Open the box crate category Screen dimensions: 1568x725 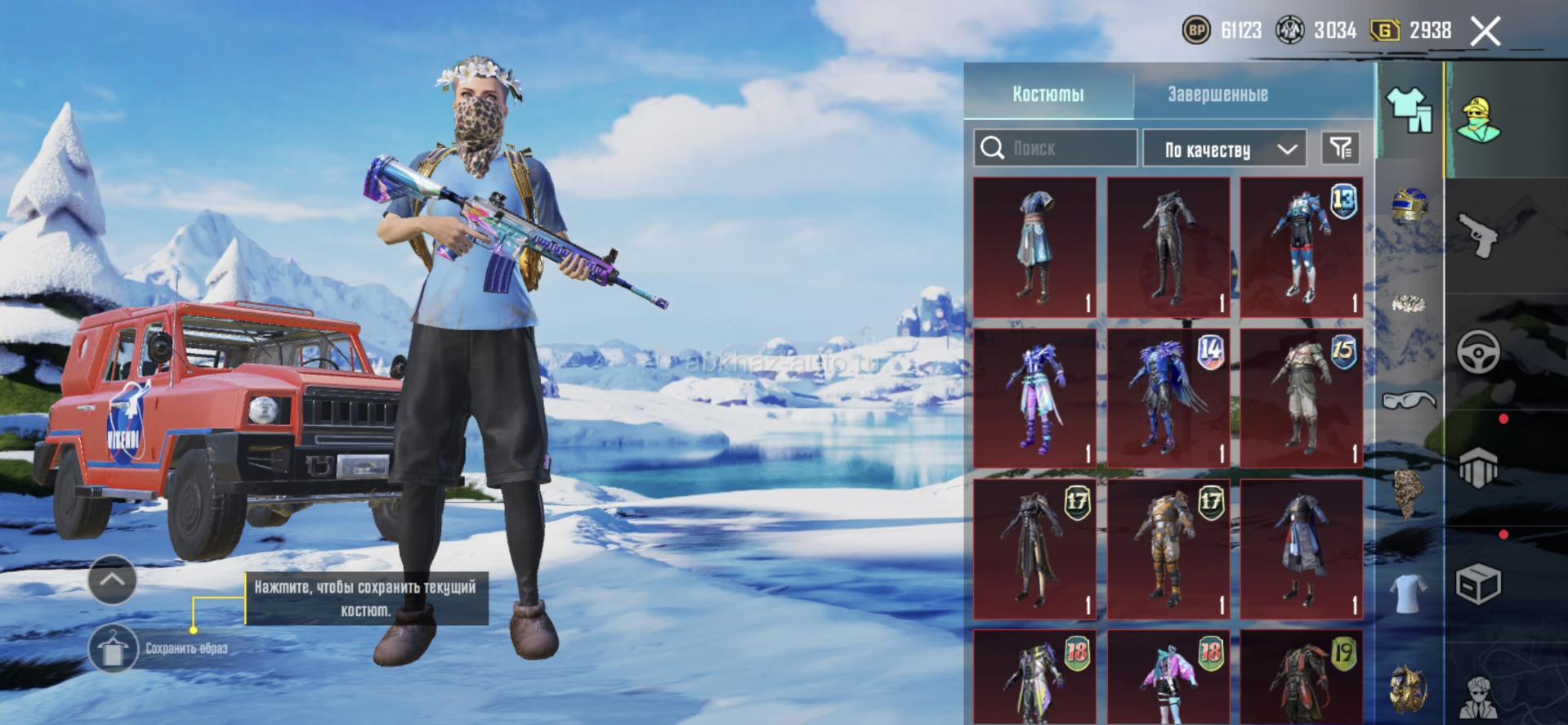click(1478, 584)
